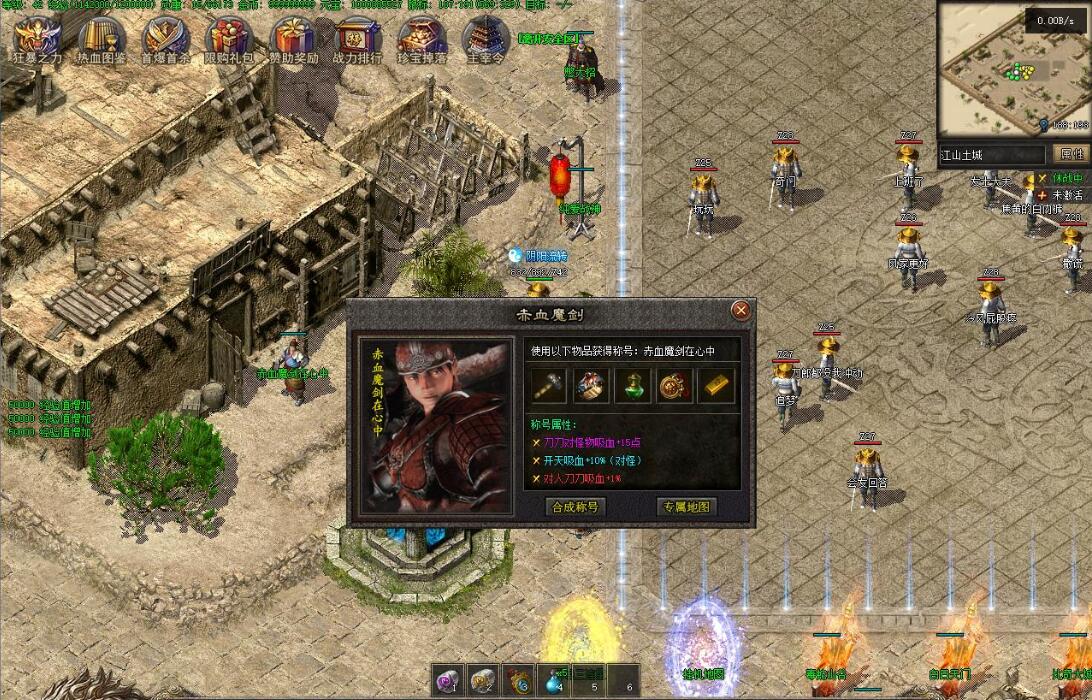Use the yellow scroll in hotbar slot 2

(483, 680)
